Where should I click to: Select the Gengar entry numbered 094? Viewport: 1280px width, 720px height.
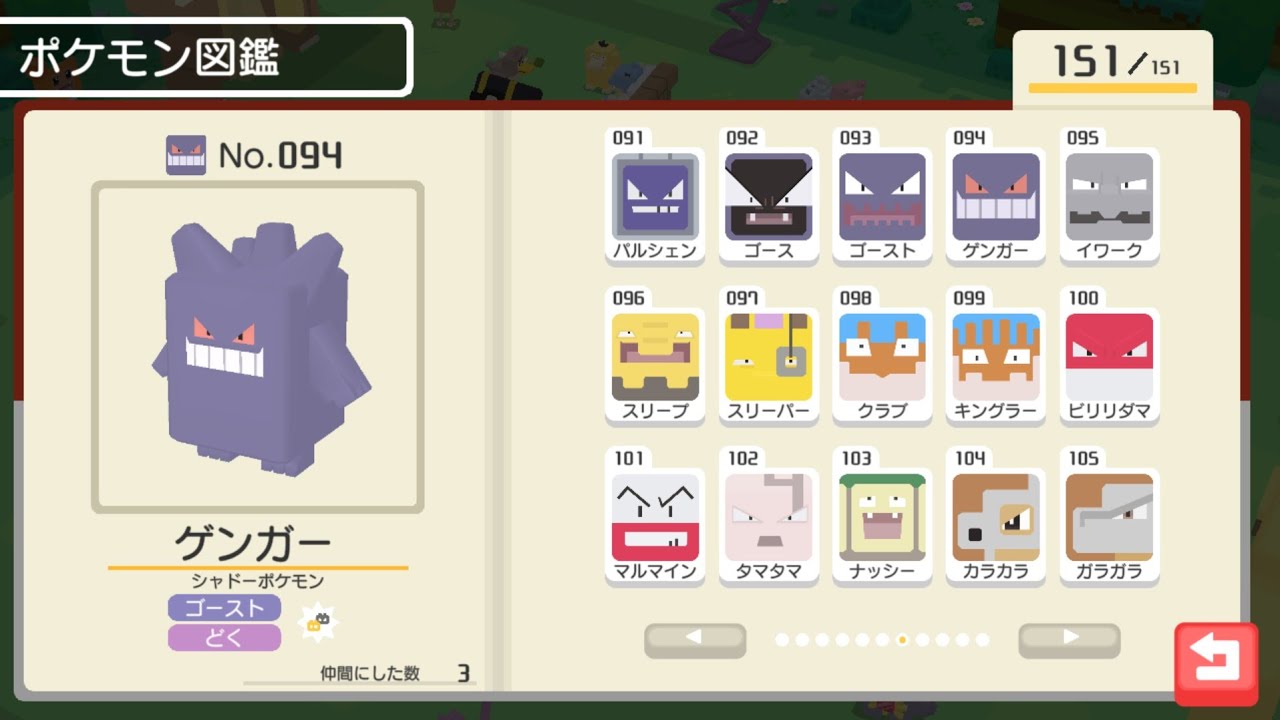[996, 195]
